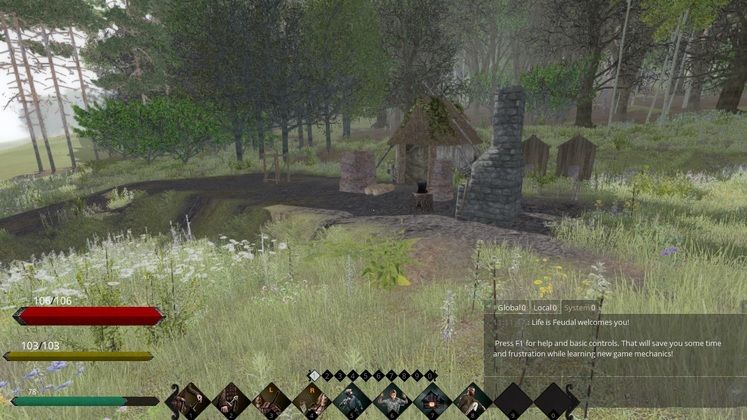Switch to the Global chat tab
Viewport: 747px width, 420px height.
click(x=510, y=308)
